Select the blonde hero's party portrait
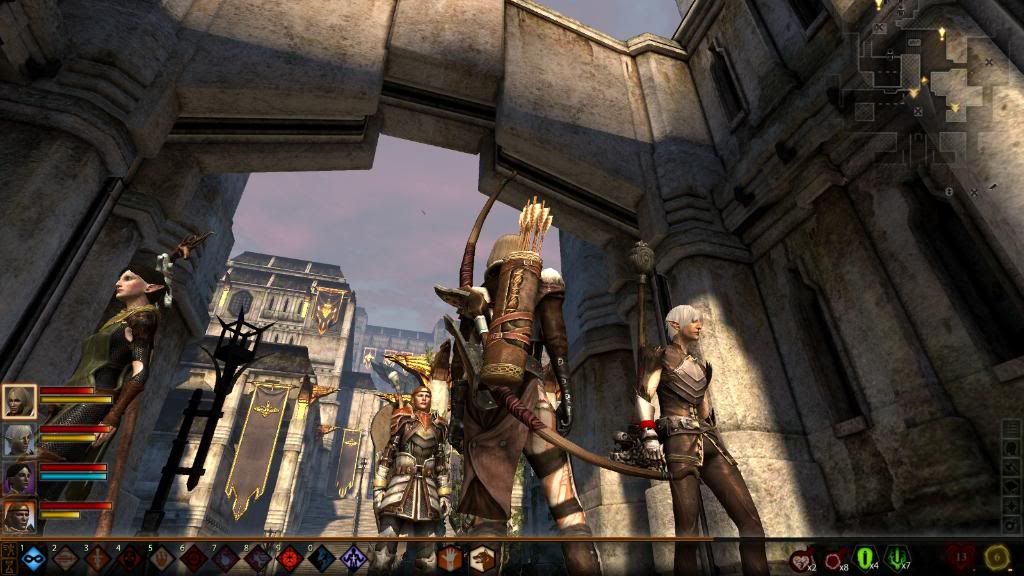Screen dimensions: 1024x576 click(21, 402)
